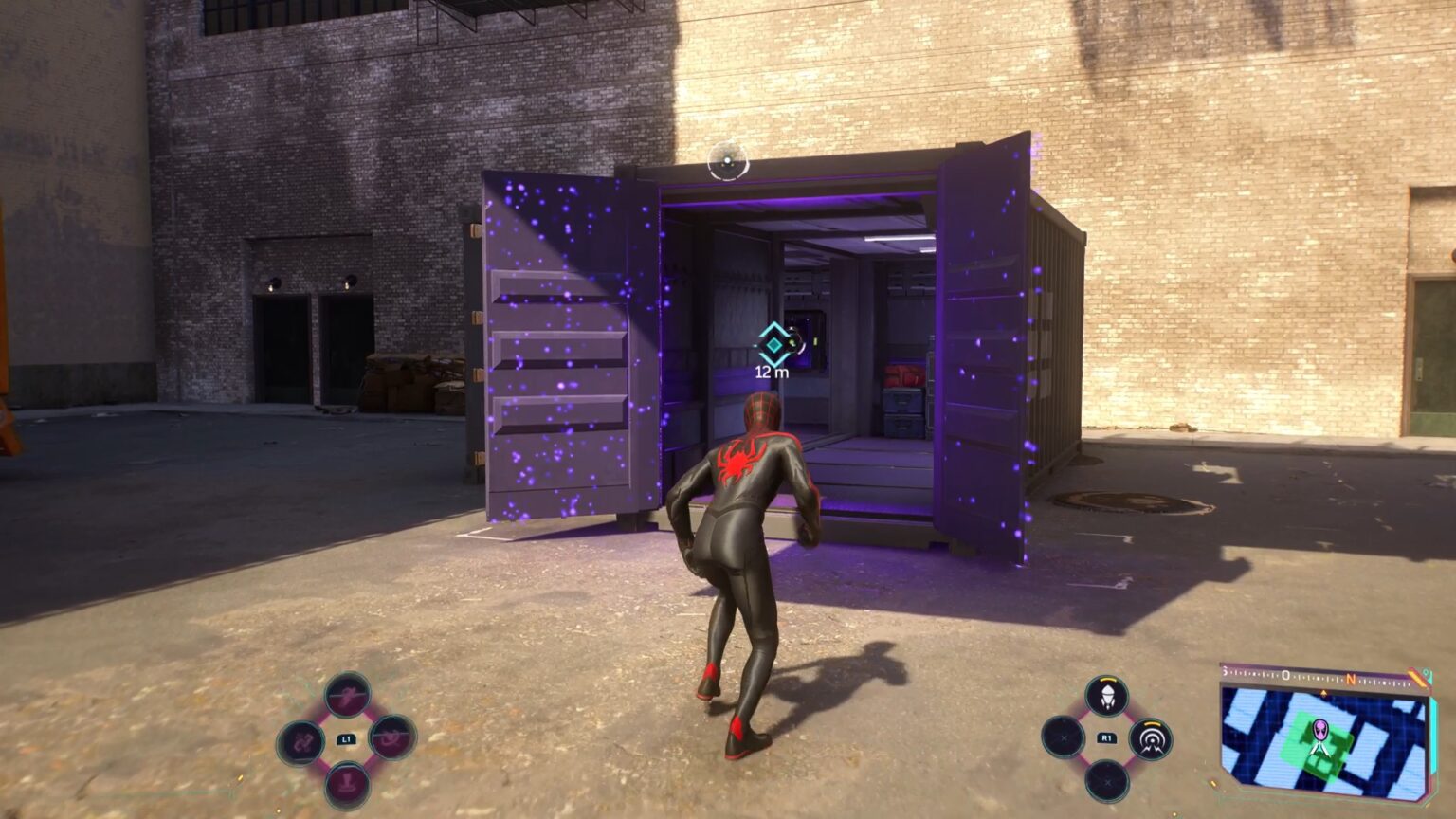
Task: Select the concussion burst icon on the R1 wheel
Action: point(1151,739)
